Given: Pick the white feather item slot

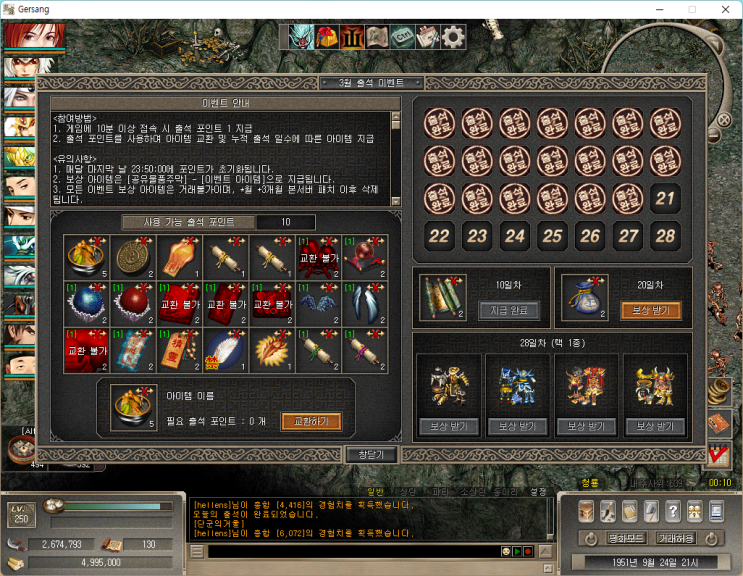Looking at the screenshot, I should (225, 348).
